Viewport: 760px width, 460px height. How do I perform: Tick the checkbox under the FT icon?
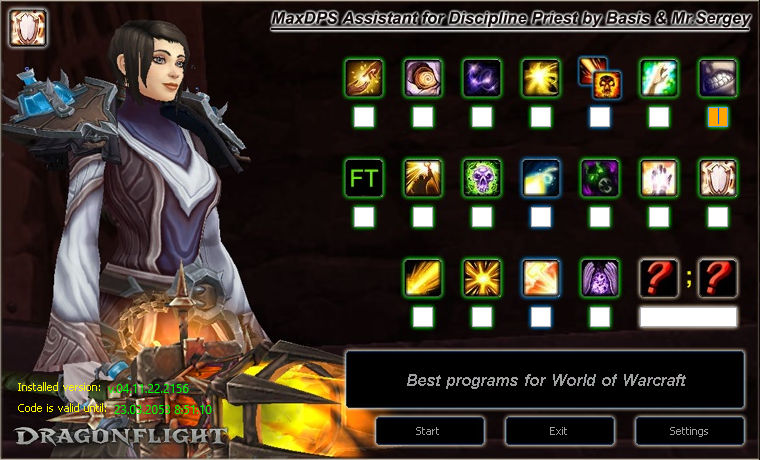[x=363, y=217]
